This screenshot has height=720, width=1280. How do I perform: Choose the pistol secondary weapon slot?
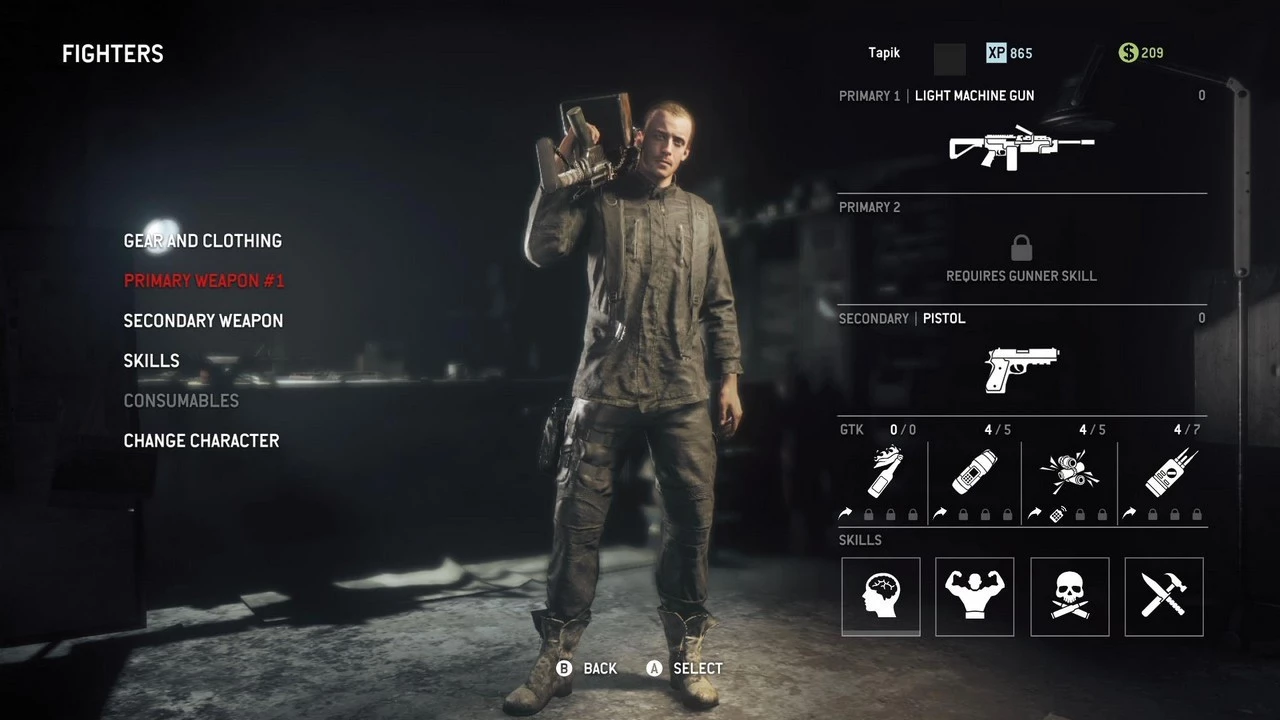click(x=1021, y=369)
